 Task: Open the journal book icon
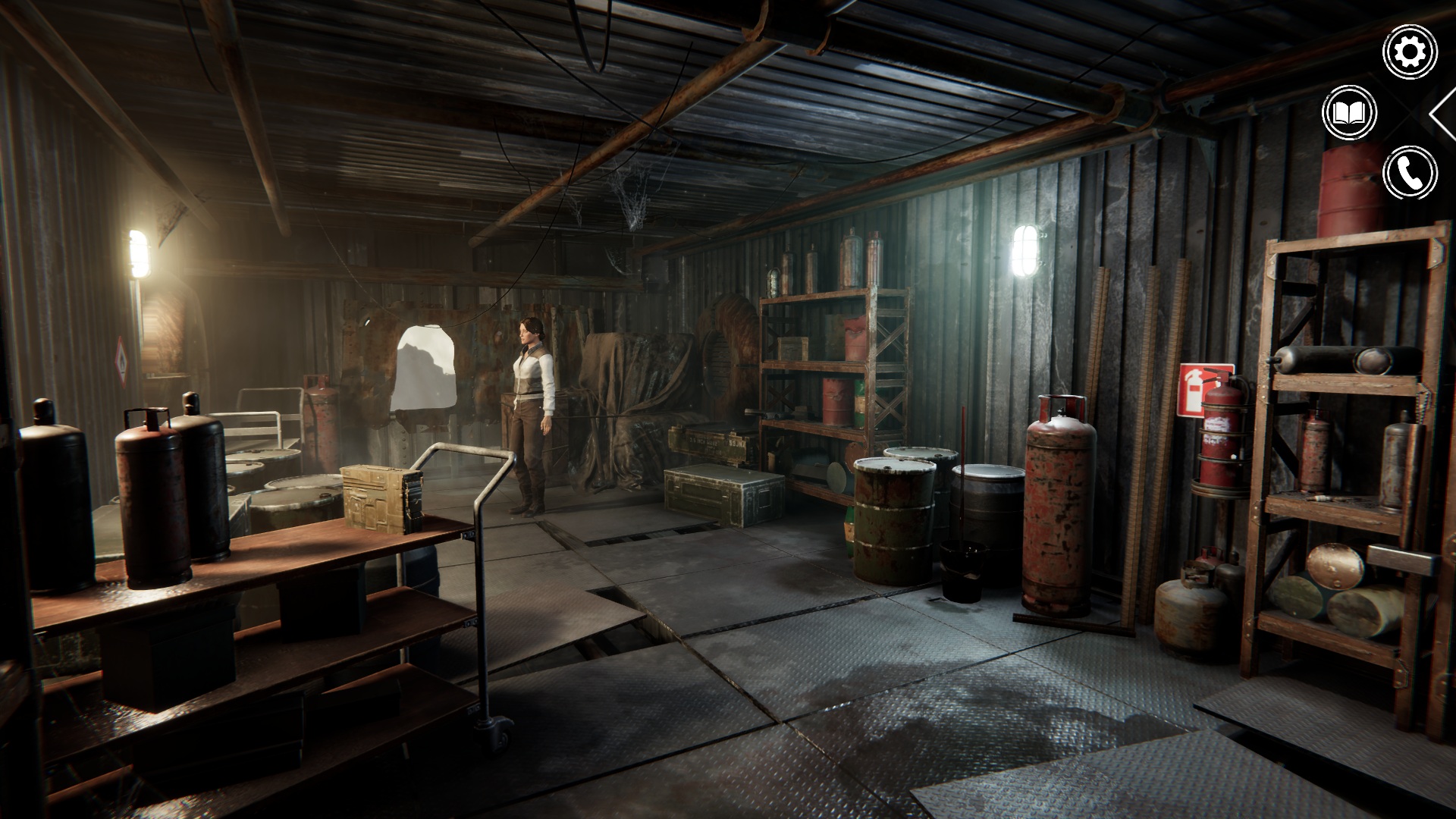(1349, 113)
